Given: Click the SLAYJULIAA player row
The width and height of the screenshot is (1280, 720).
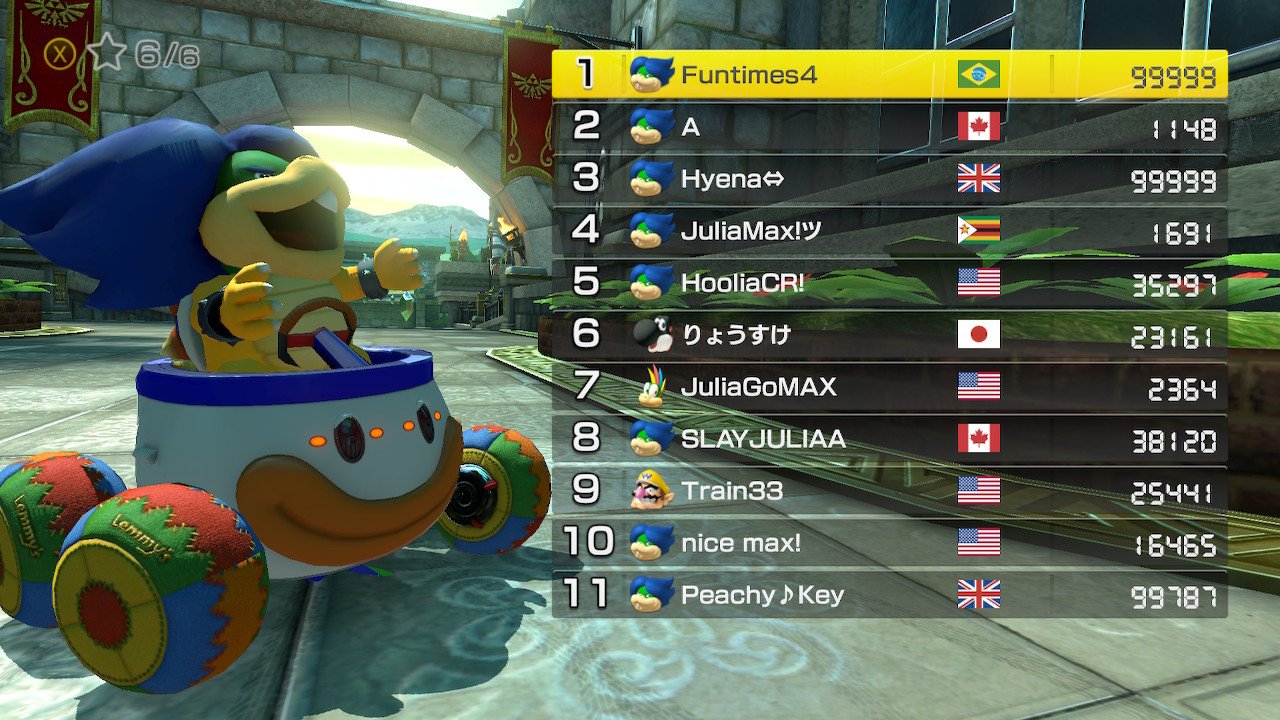Looking at the screenshot, I should tap(889, 439).
